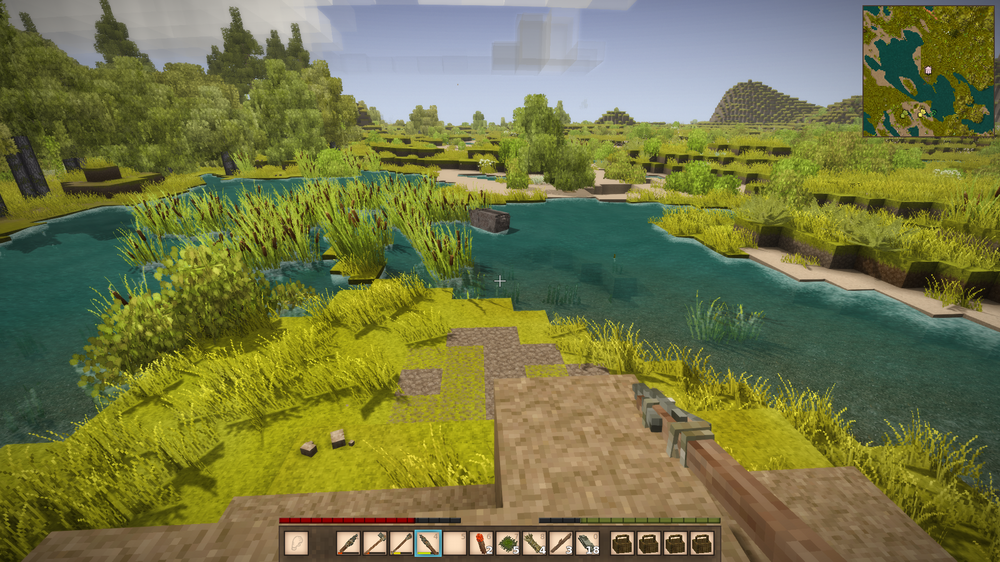Pick the green leafy plant stack of 5
Screen dimensions: 1000x562
point(508,544)
